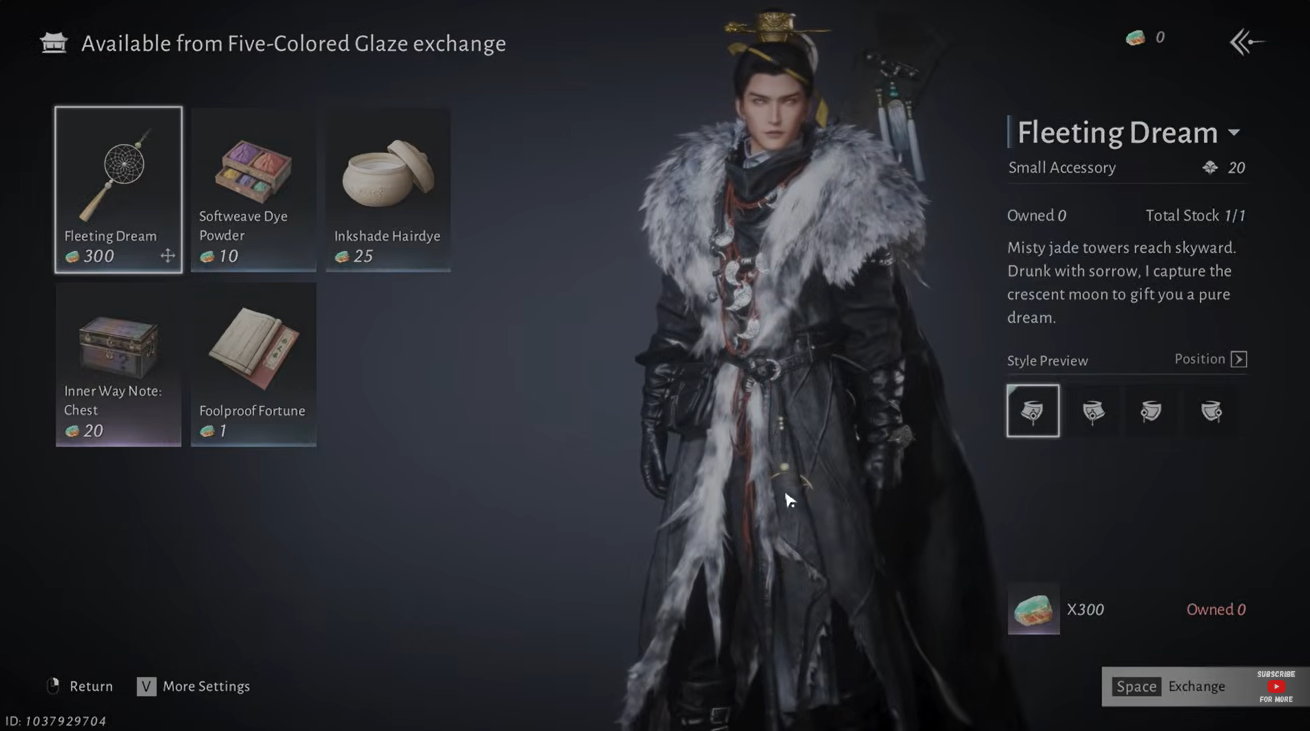Choose the style with pendant on right edge

1211,410
